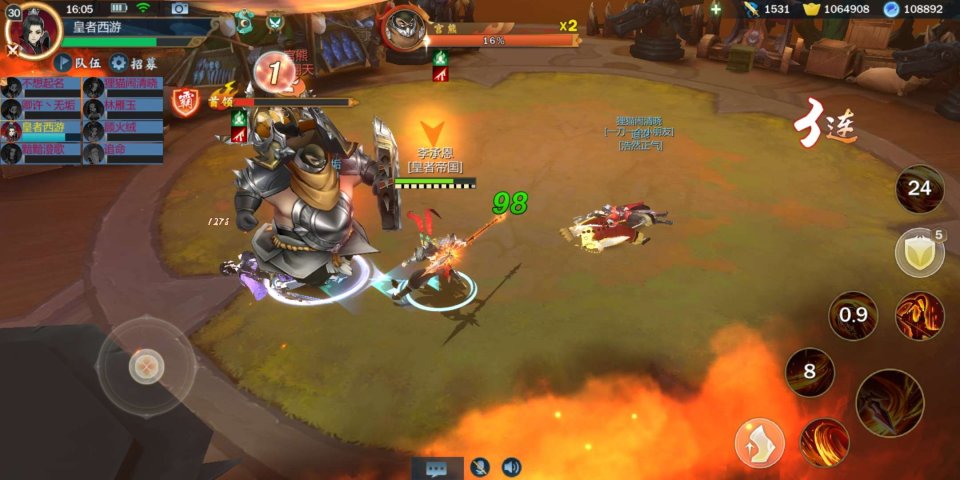This screenshot has height=480, width=960.
Task: Tap the camera screenshot icon
Action: (x=180, y=8)
